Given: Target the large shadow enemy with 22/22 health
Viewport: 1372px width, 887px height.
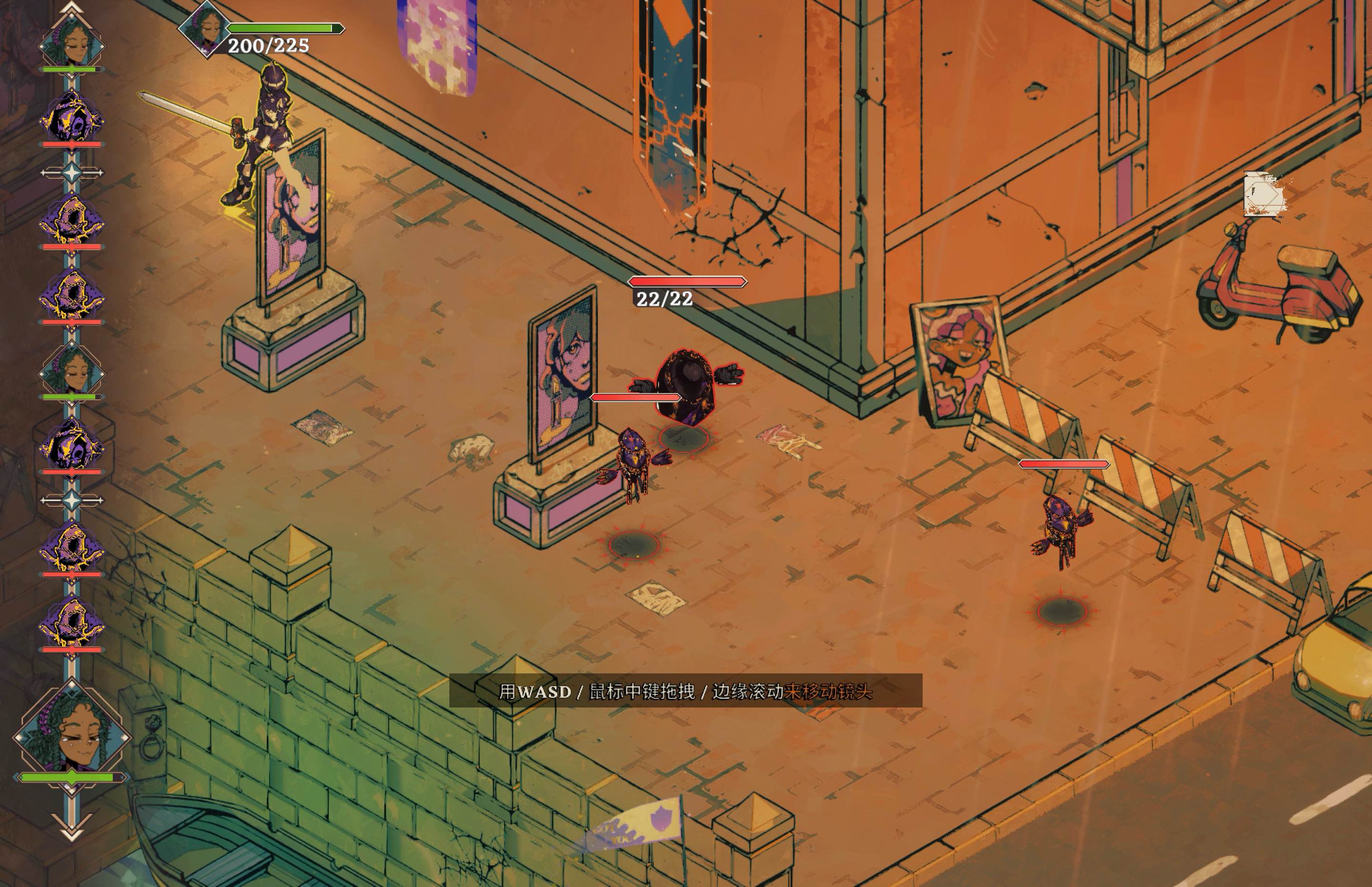Looking at the screenshot, I should [x=686, y=386].
